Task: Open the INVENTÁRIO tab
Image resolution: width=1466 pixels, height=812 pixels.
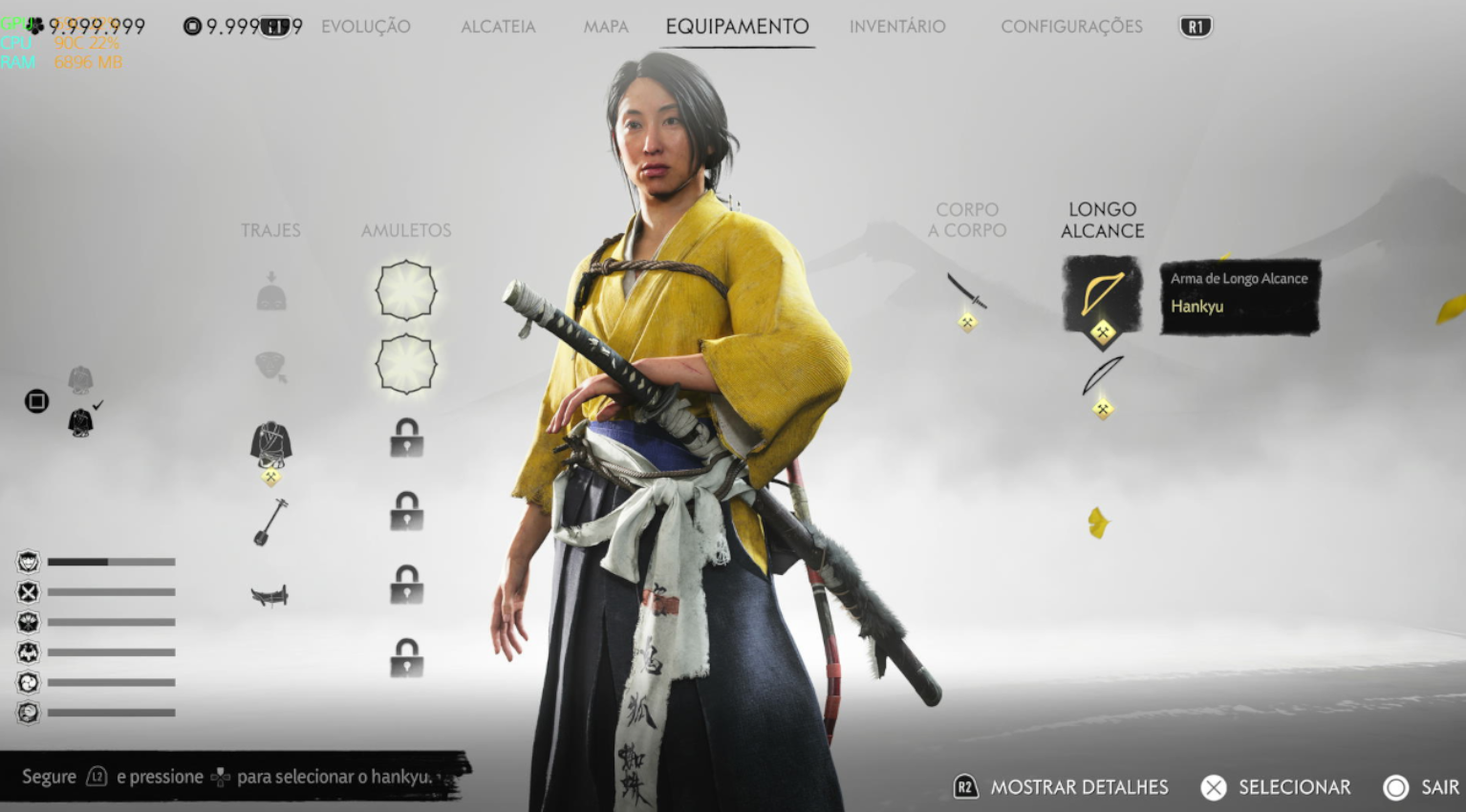Action: [897, 27]
